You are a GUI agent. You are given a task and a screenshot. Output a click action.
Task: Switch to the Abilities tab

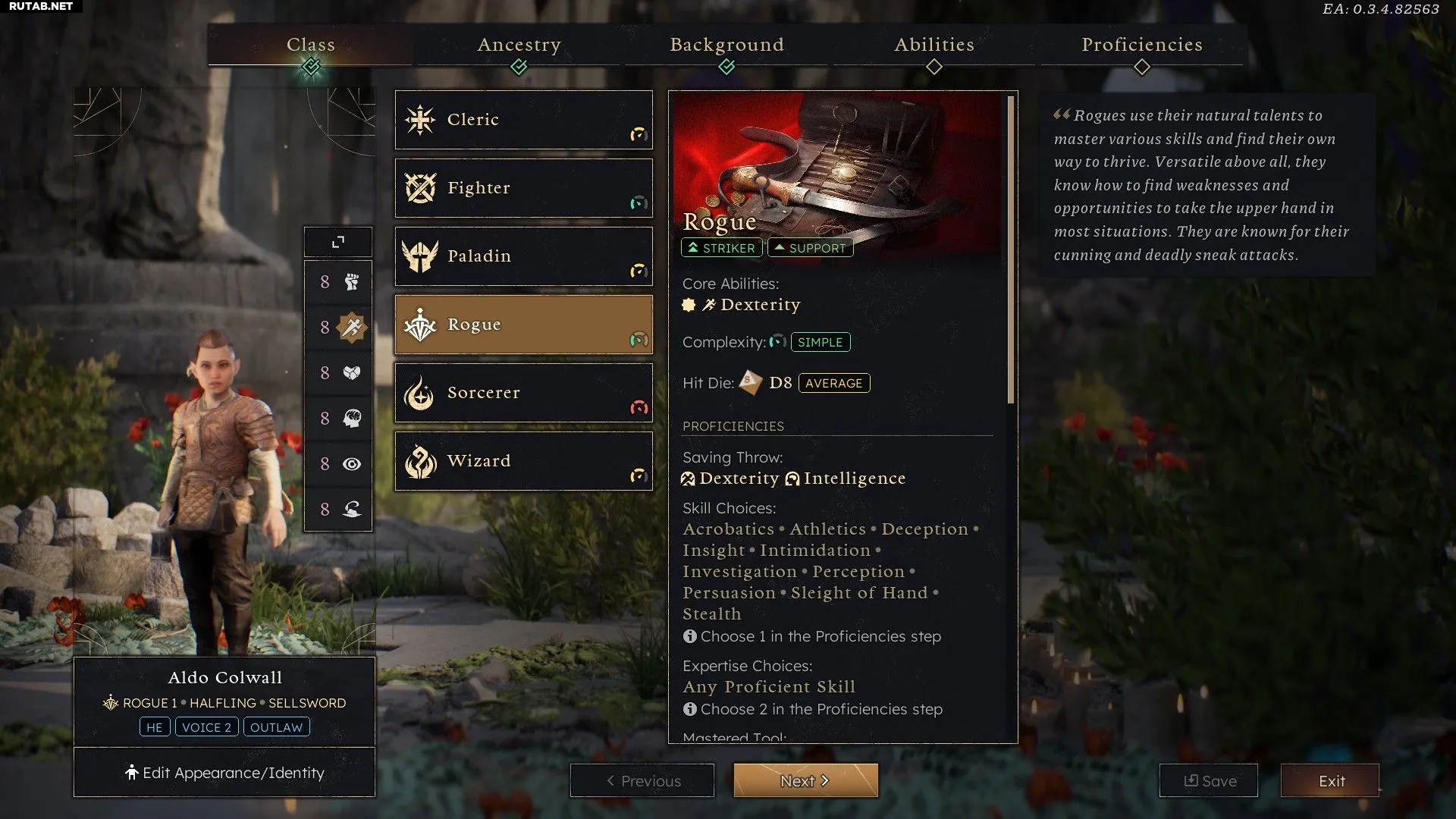(x=934, y=45)
